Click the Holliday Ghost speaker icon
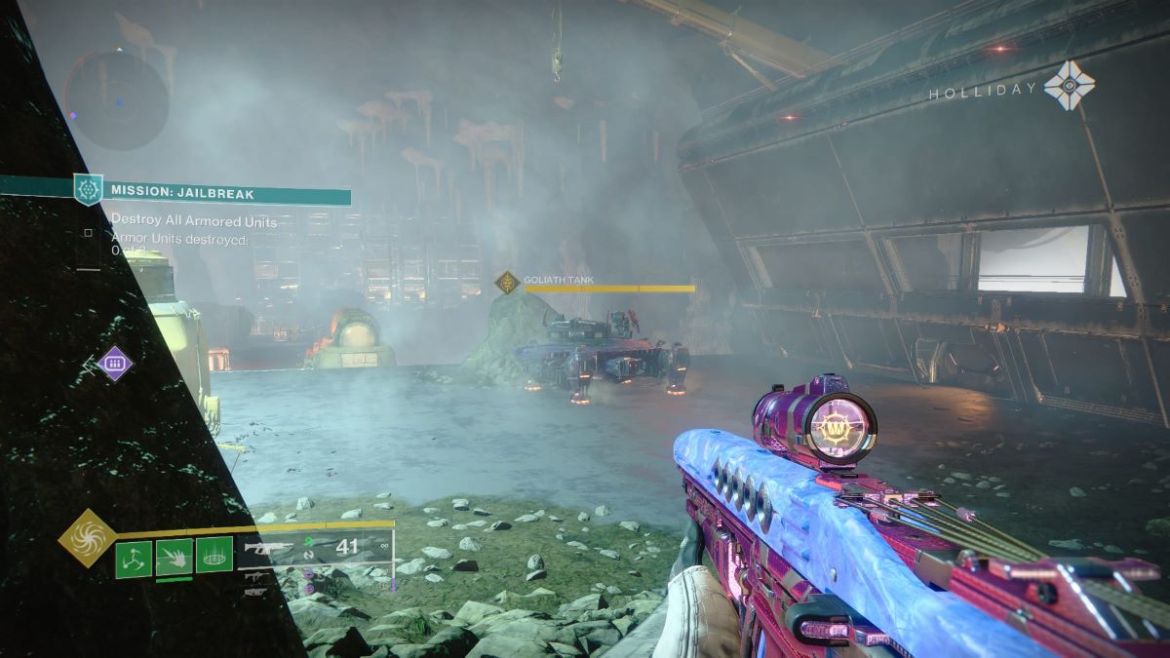This screenshot has width=1170, height=658. 1069,87
